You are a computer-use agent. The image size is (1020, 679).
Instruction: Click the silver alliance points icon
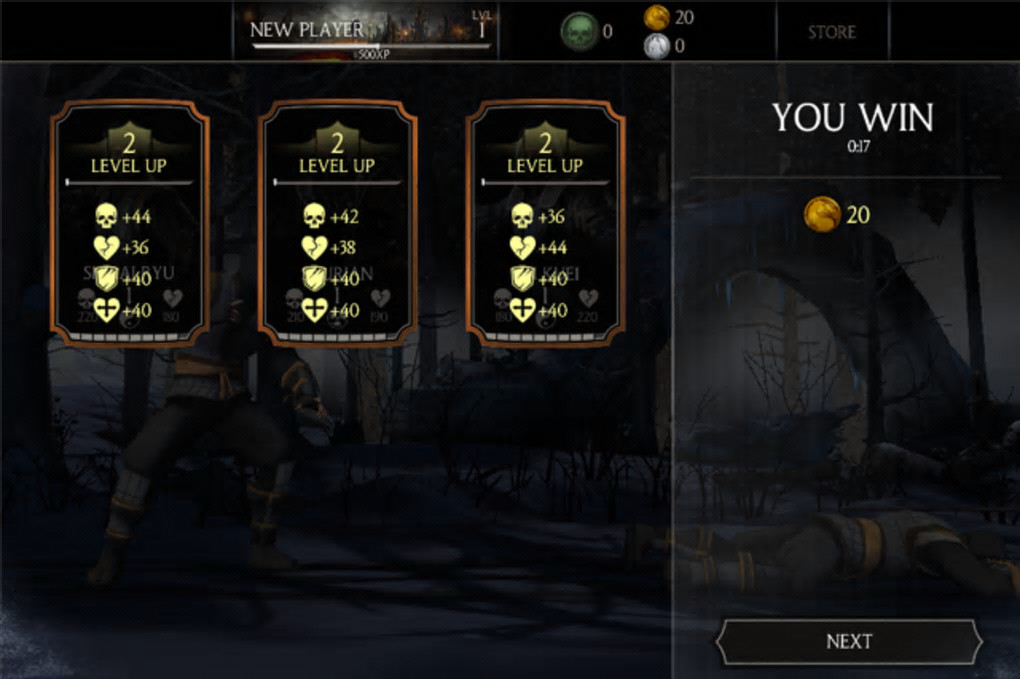(656, 45)
